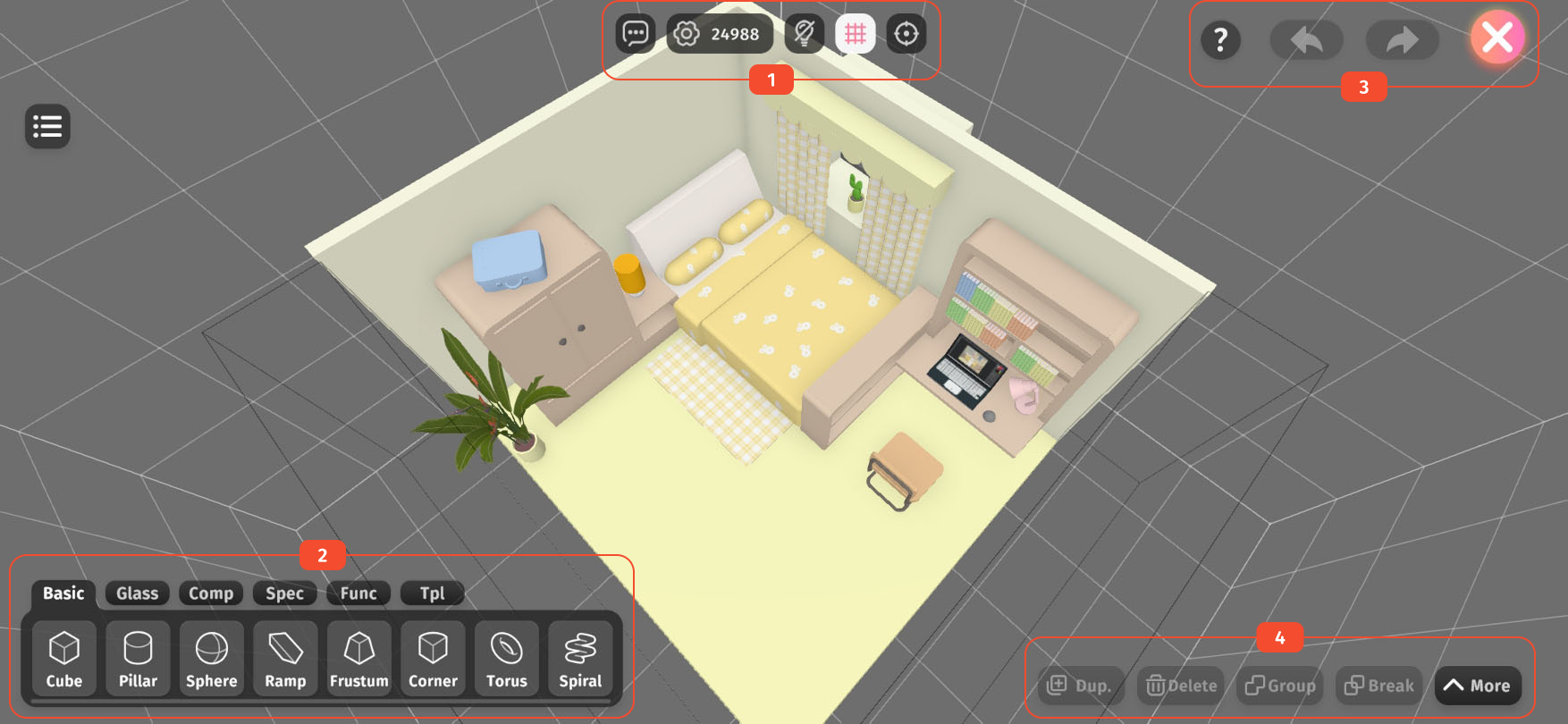Screen dimensions: 1568x724
Task: Open the list menu icon
Action: (x=47, y=127)
